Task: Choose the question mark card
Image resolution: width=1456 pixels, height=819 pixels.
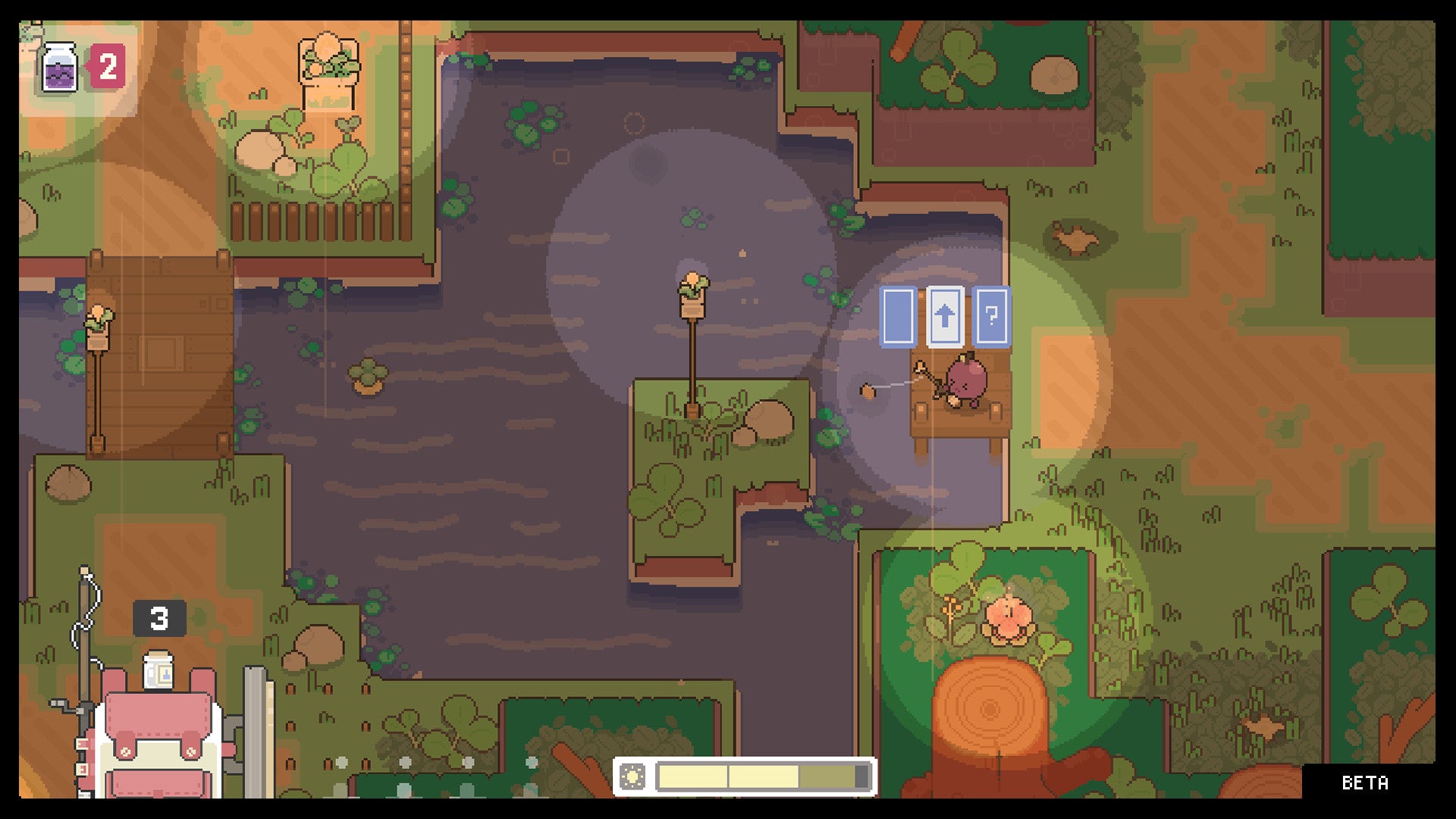Action: [x=991, y=316]
